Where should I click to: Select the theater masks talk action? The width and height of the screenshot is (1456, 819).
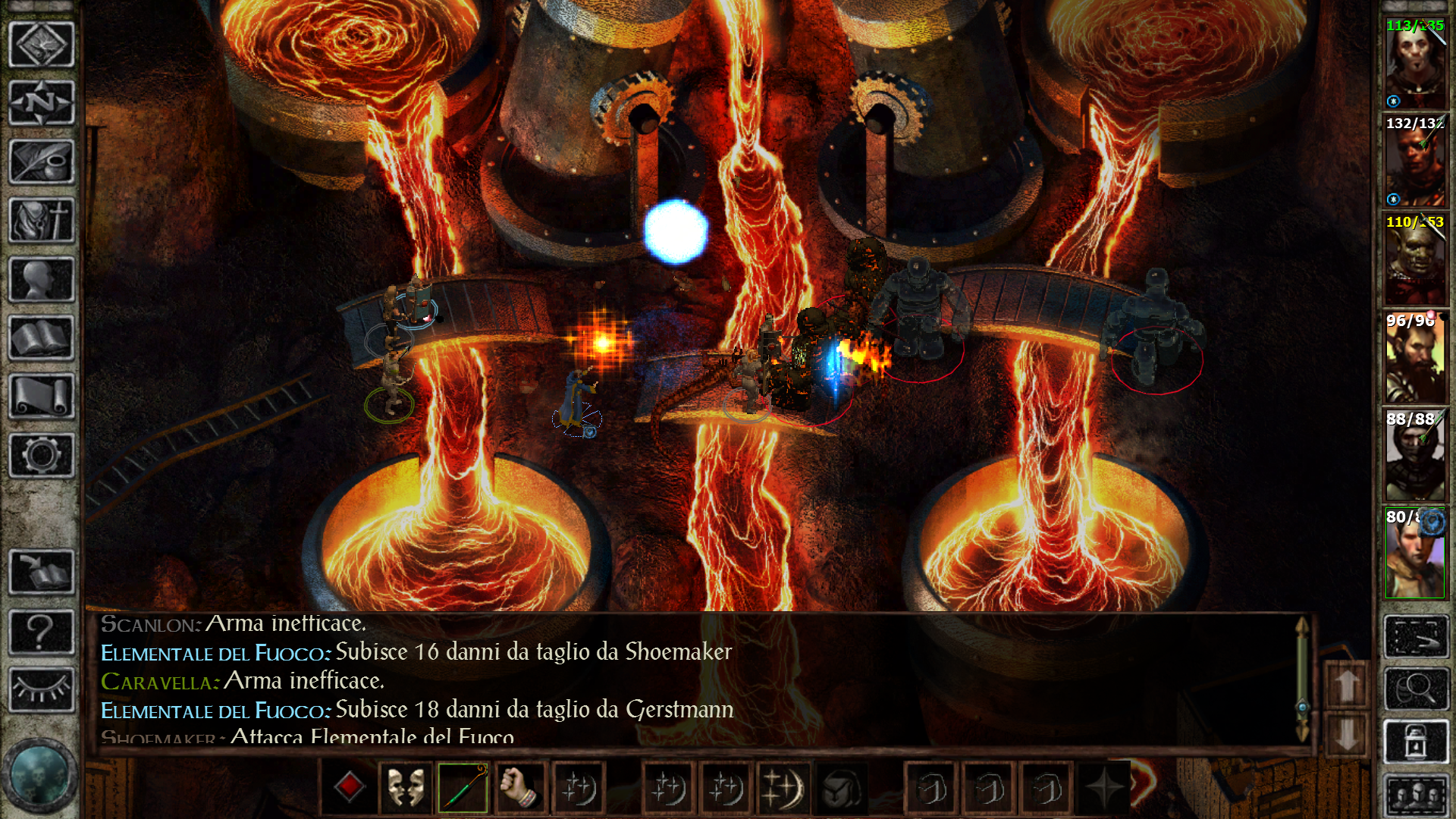coord(406,788)
